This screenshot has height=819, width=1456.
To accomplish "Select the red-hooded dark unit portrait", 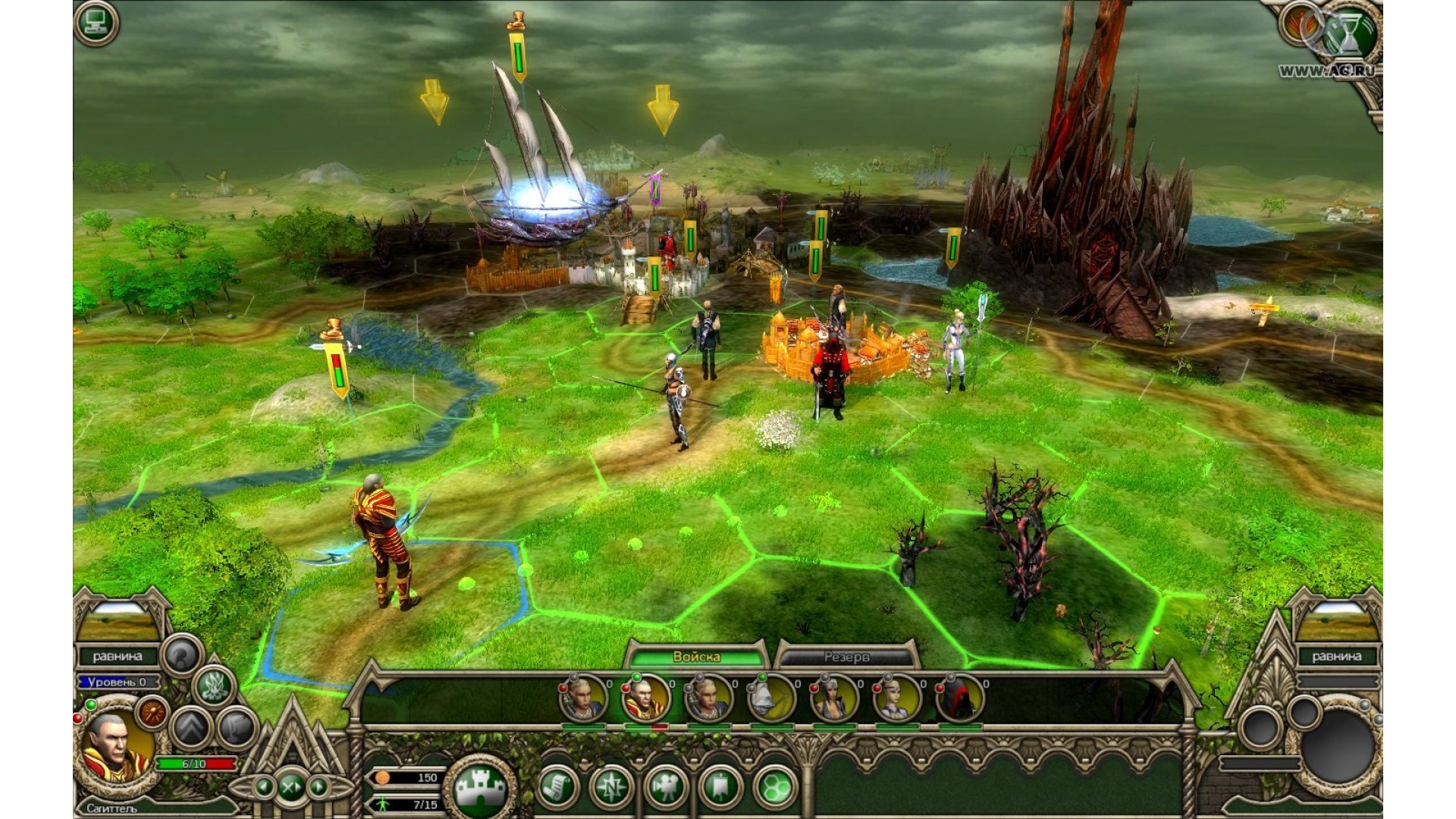I will [x=959, y=699].
